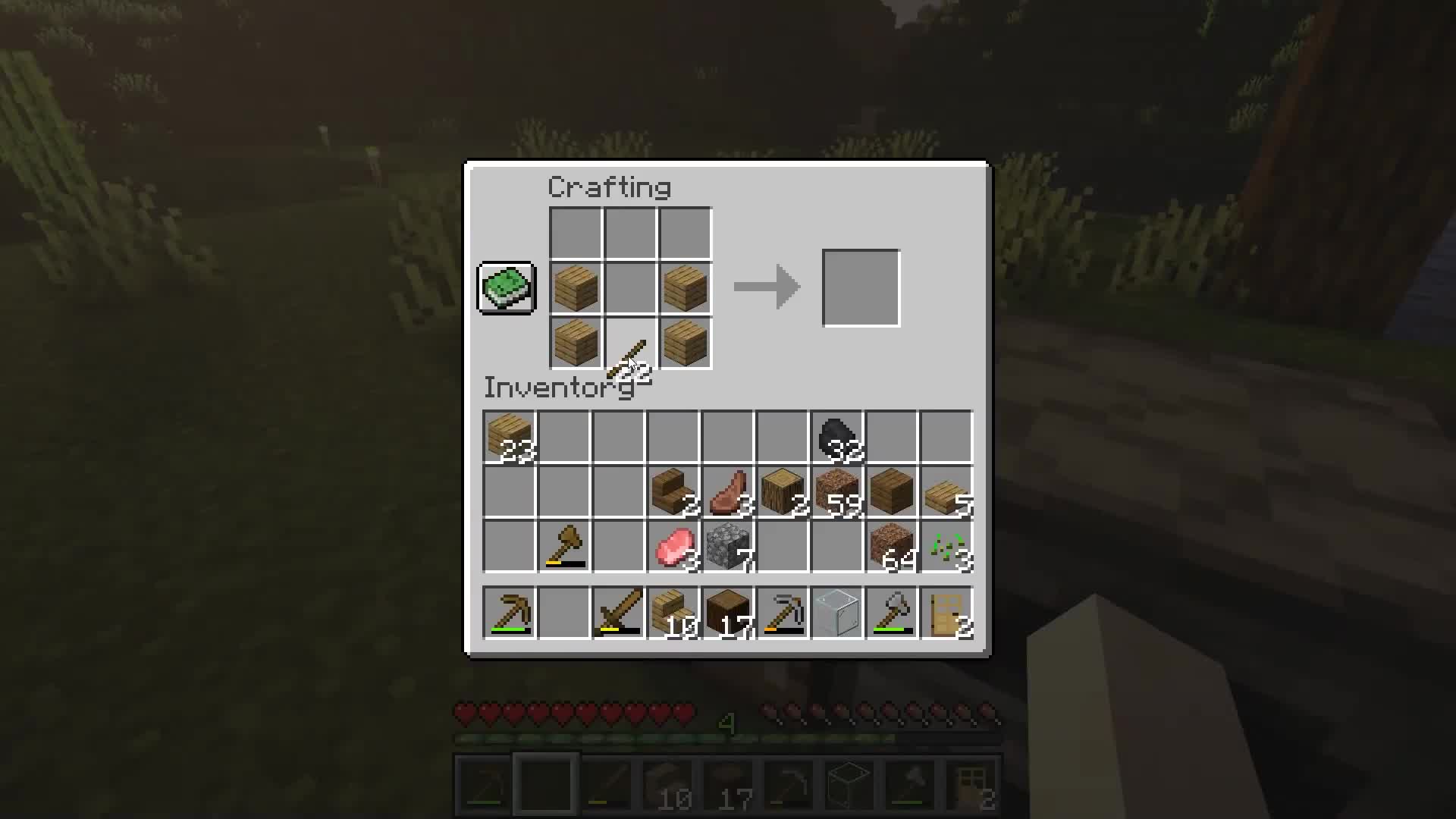Grab the wheat seeds stack
Viewport: 1456px width, 819px height.
946,546
